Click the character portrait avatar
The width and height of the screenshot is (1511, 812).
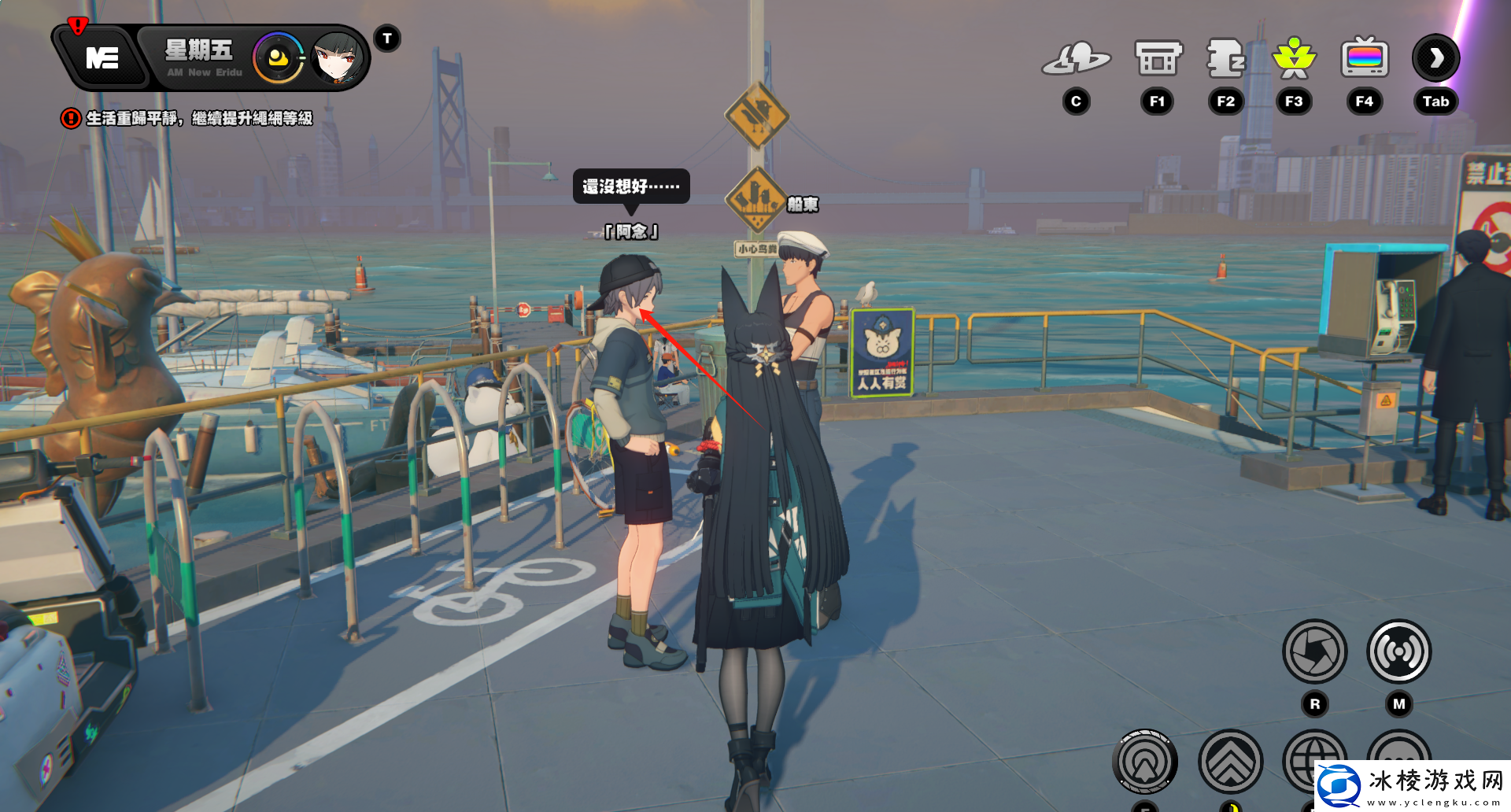click(x=338, y=58)
